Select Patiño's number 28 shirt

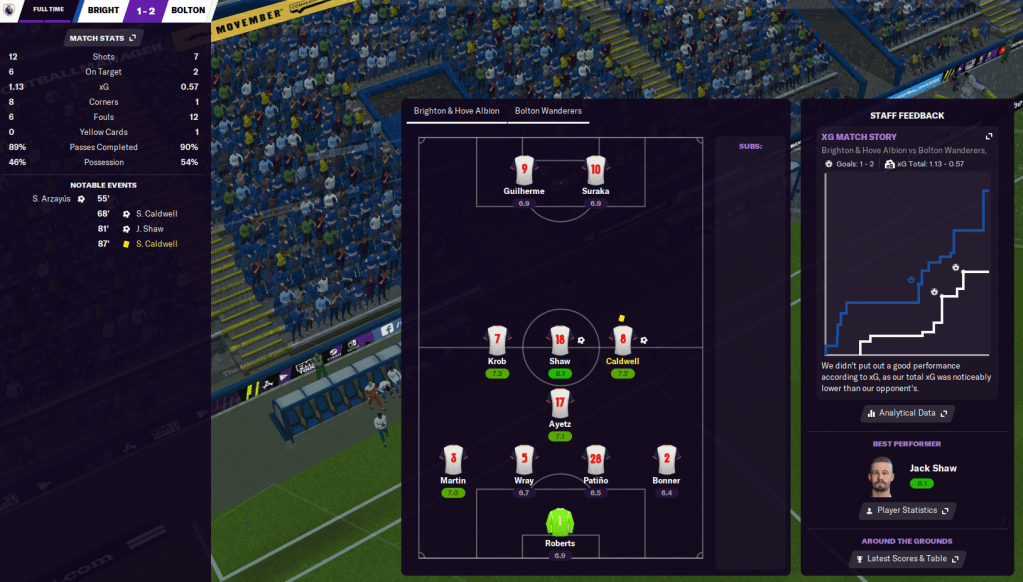pos(595,460)
